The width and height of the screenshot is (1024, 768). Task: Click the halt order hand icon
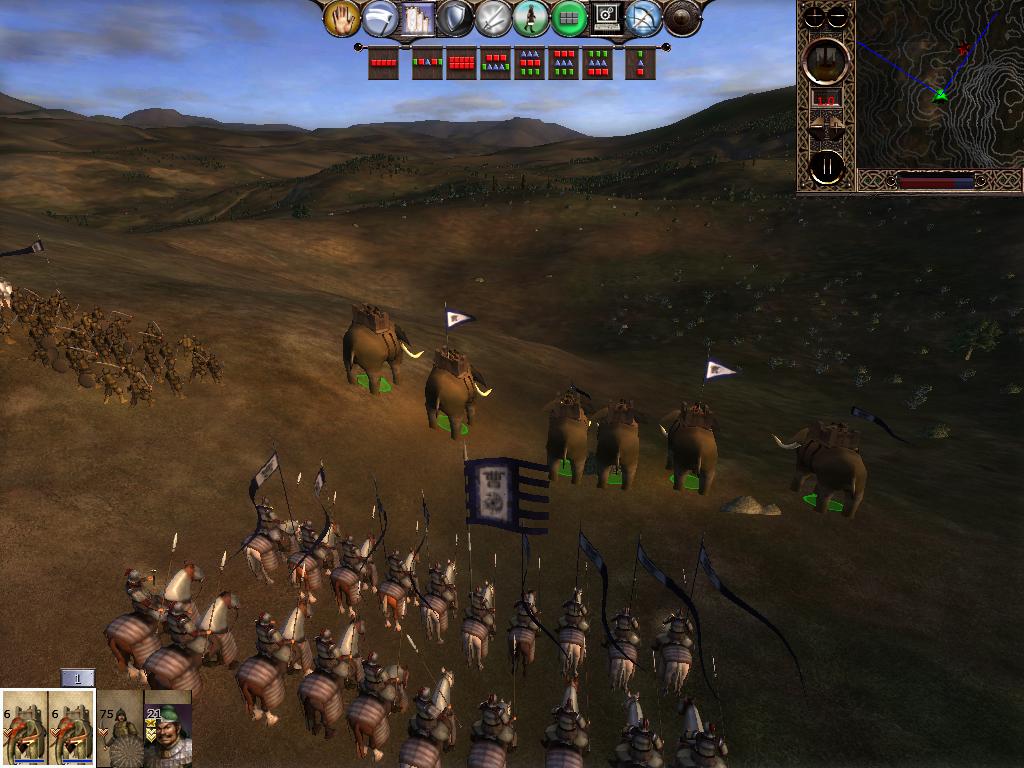(342, 18)
